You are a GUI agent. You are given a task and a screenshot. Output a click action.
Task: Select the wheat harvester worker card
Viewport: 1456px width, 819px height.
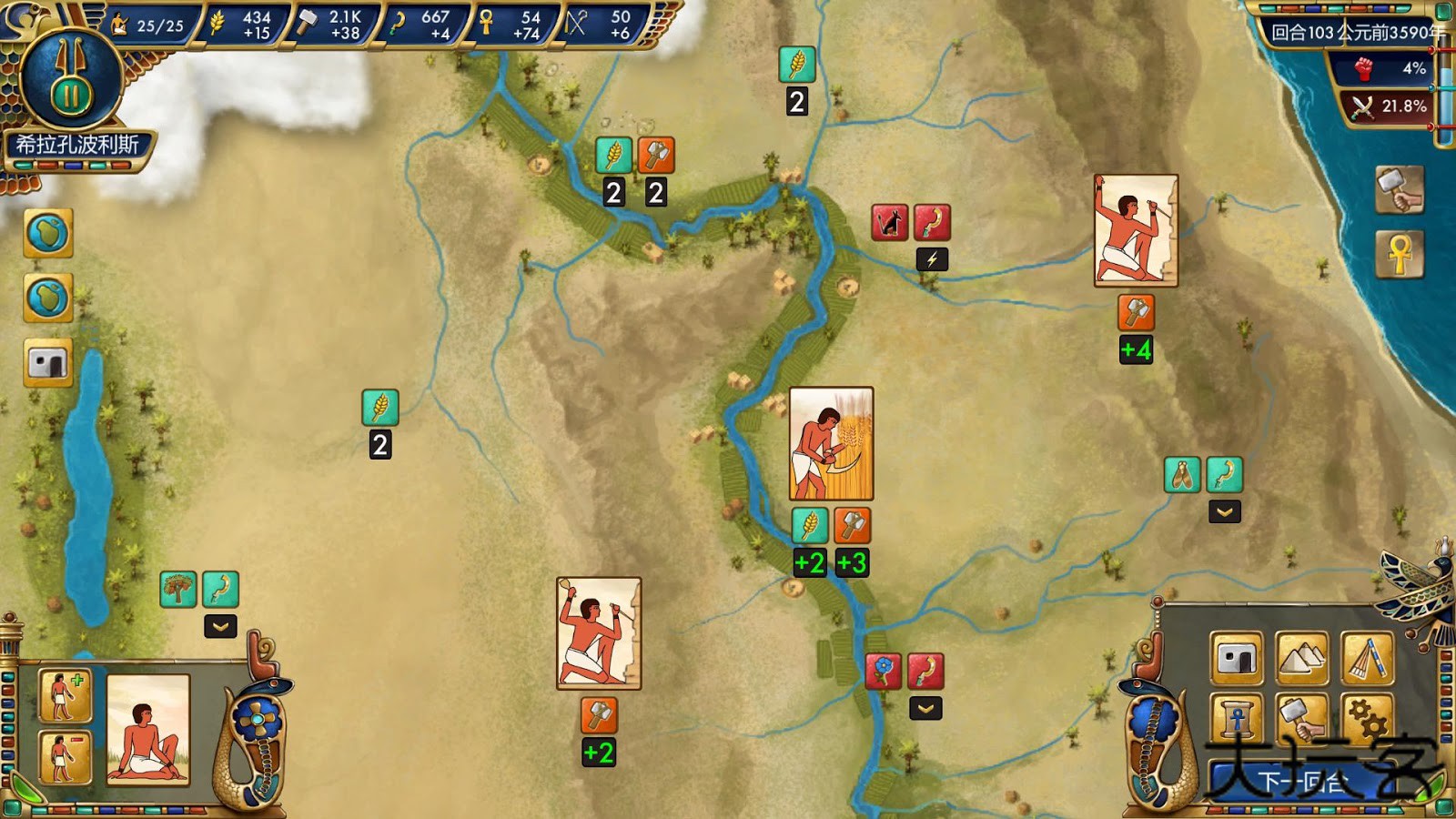(x=831, y=443)
